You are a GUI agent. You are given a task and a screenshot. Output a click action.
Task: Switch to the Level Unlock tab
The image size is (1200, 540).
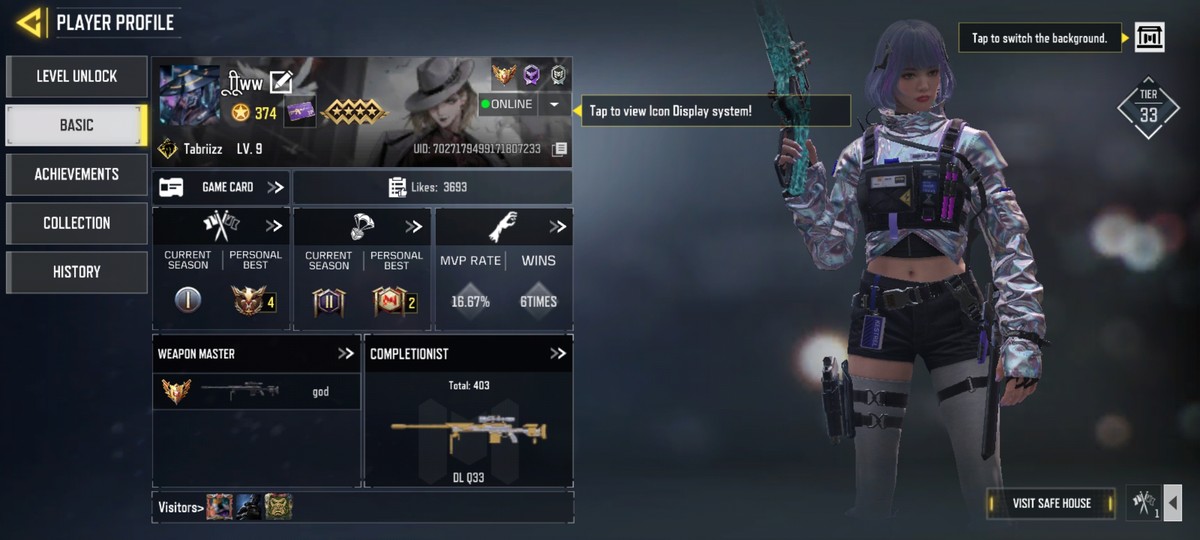[x=77, y=76]
